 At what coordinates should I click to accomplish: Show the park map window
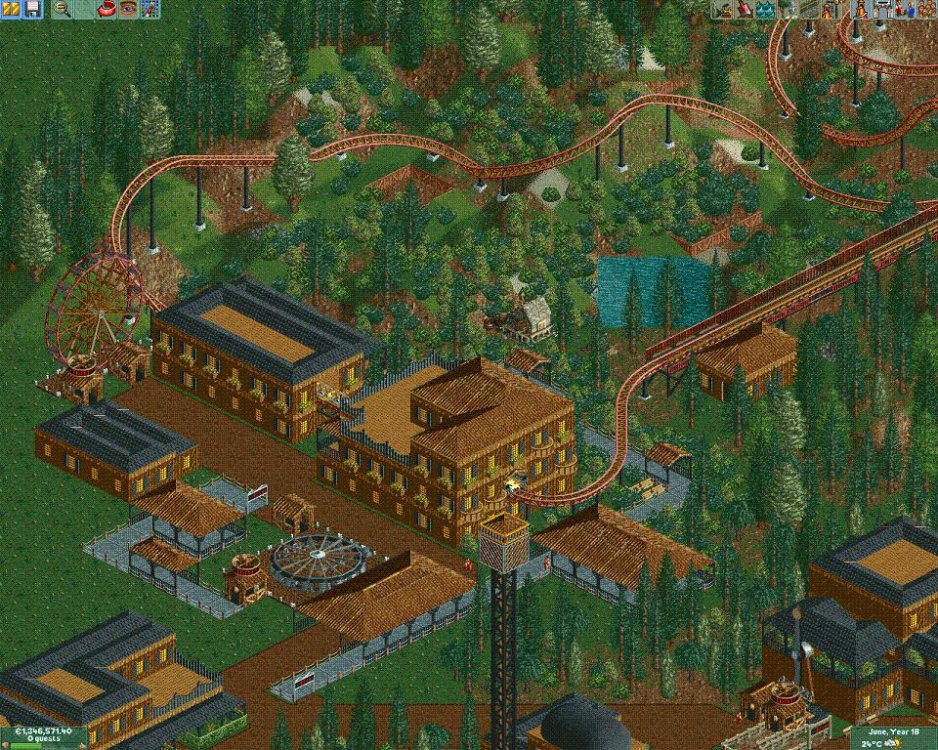(x=149, y=9)
